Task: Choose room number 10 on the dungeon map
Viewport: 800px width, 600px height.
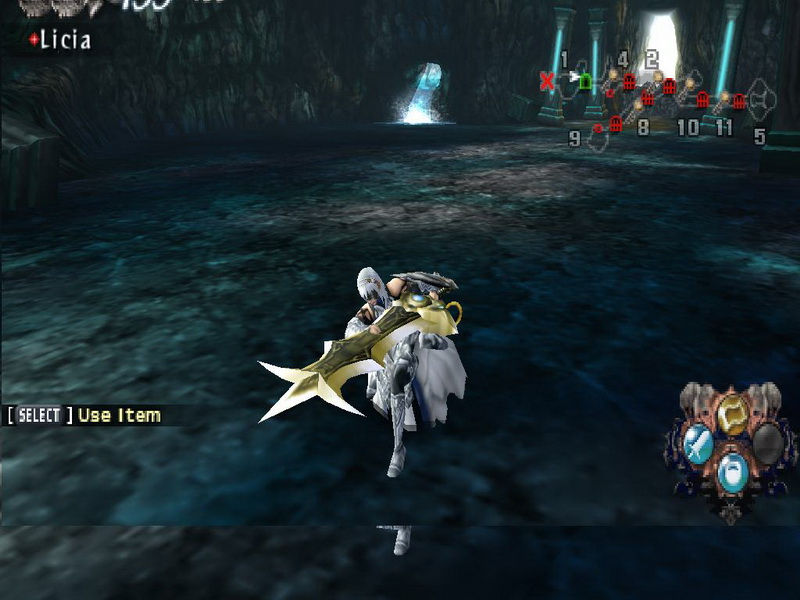Action: (687, 128)
